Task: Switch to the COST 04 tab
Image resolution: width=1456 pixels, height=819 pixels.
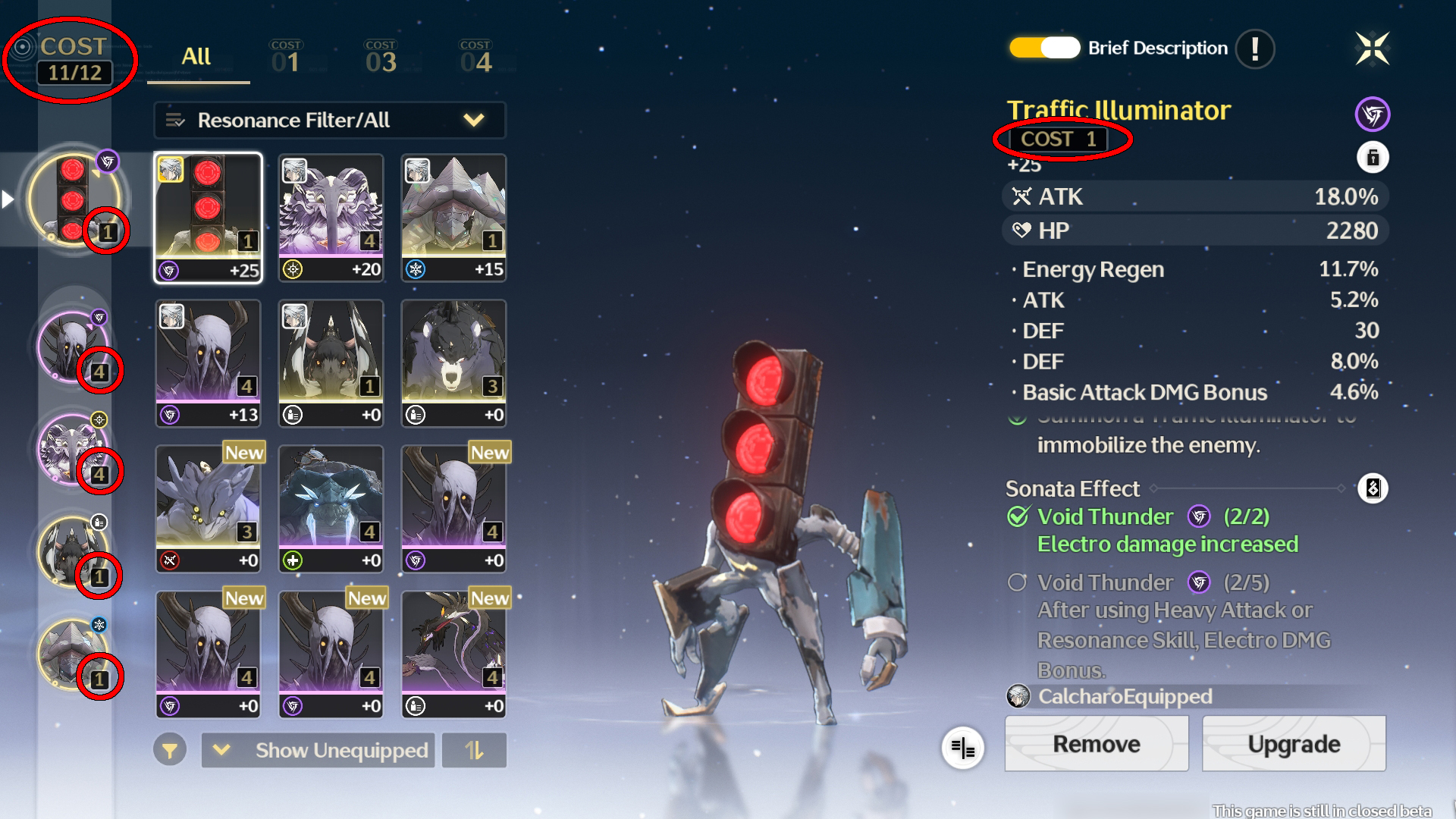Action: pyautogui.click(x=475, y=57)
